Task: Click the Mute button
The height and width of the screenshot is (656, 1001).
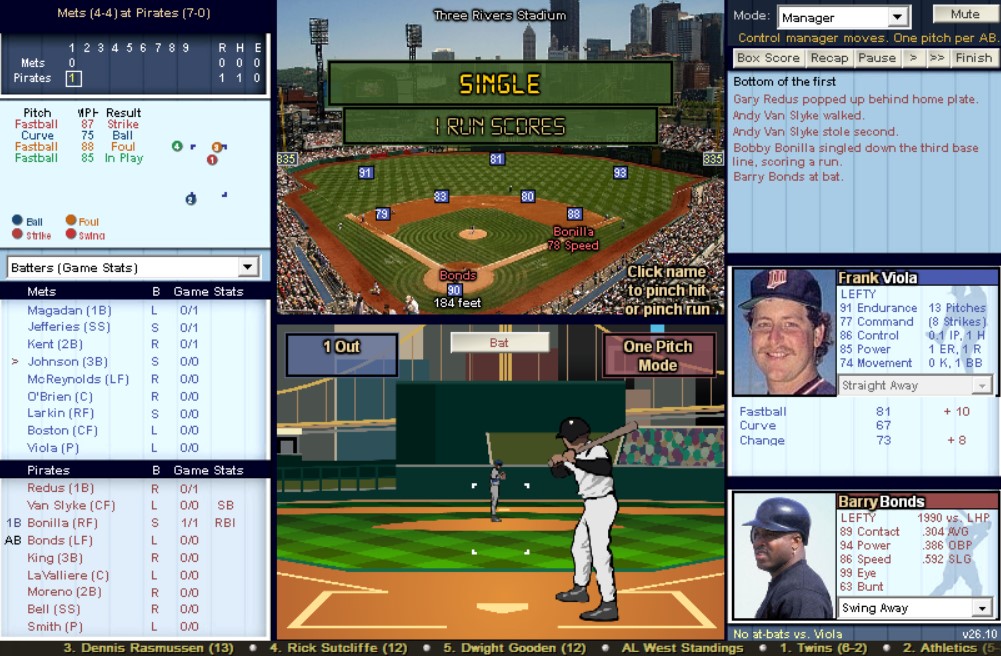Action: point(964,14)
